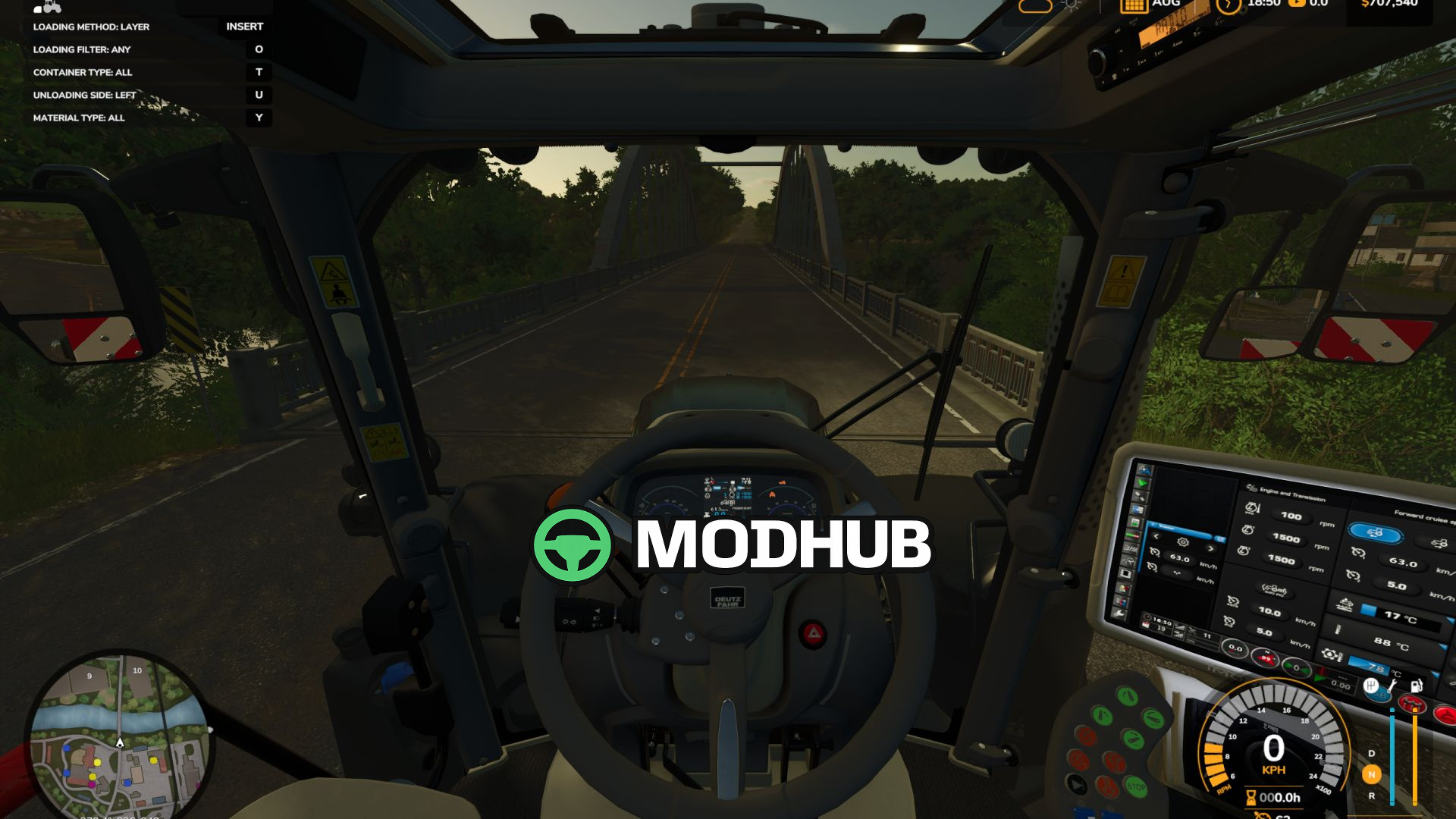Click the weather cloud icon in the top HUD
Image resolution: width=1456 pixels, height=819 pixels.
[1035, 6]
